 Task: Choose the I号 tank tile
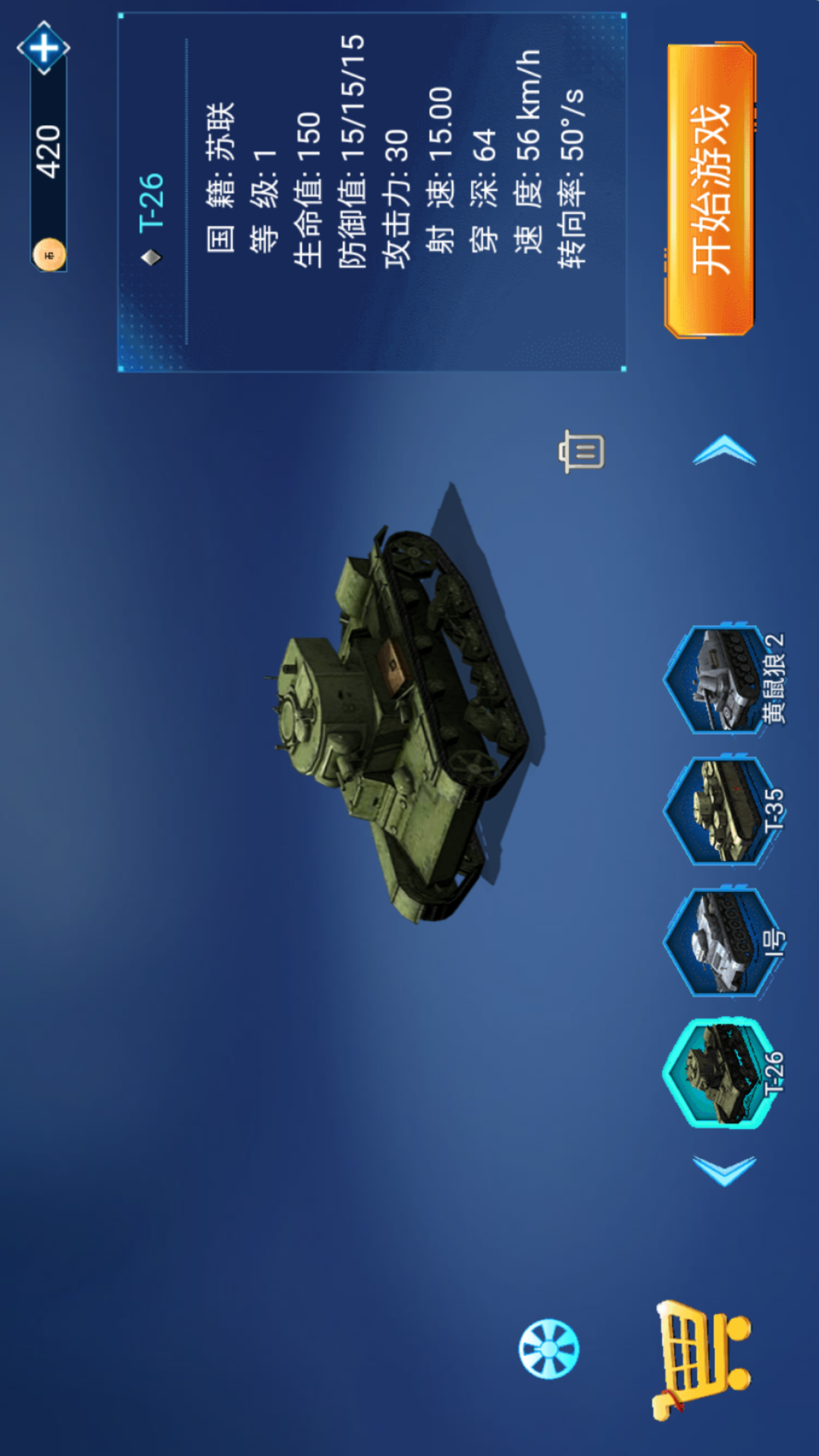(721, 943)
